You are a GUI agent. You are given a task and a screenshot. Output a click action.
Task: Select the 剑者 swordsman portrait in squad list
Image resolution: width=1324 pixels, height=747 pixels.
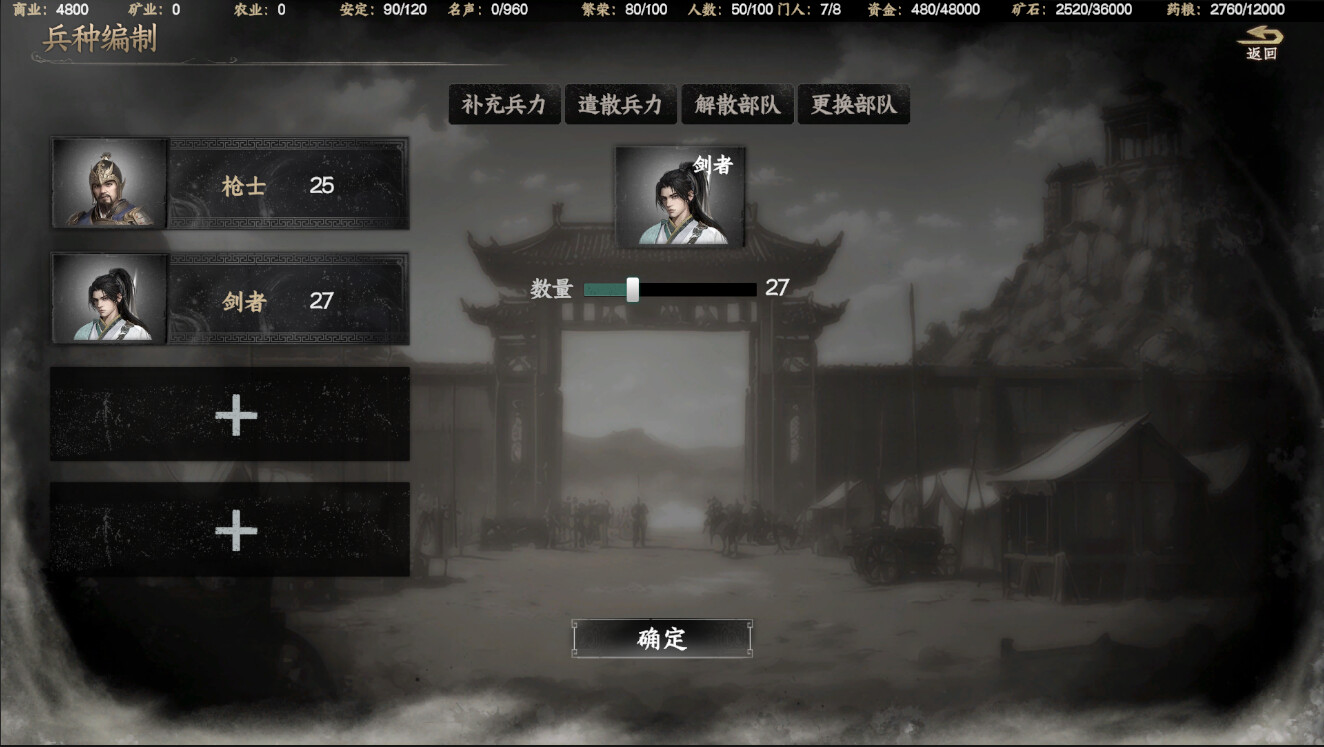(x=110, y=296)
